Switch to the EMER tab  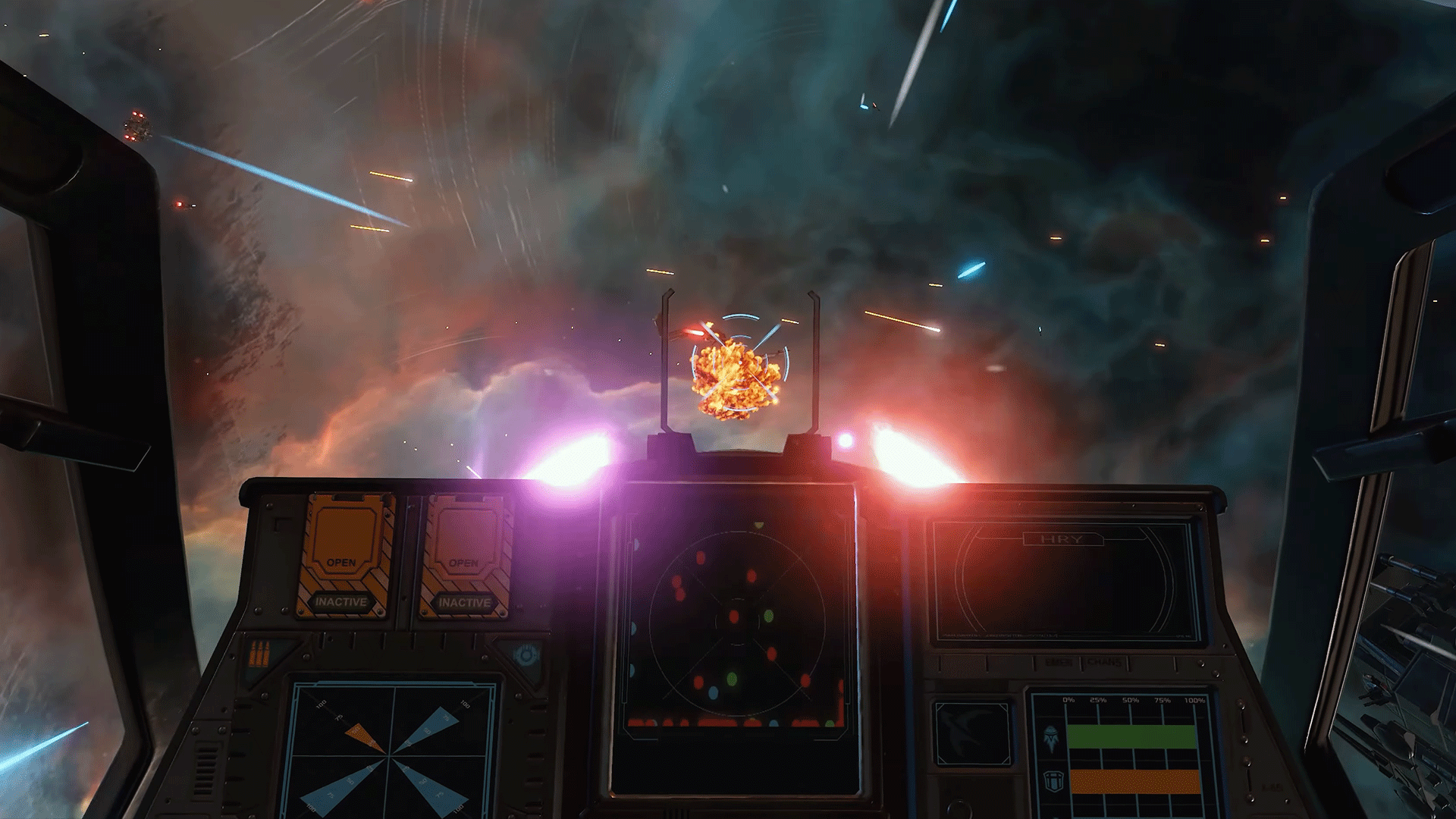tap(1059, 661)
